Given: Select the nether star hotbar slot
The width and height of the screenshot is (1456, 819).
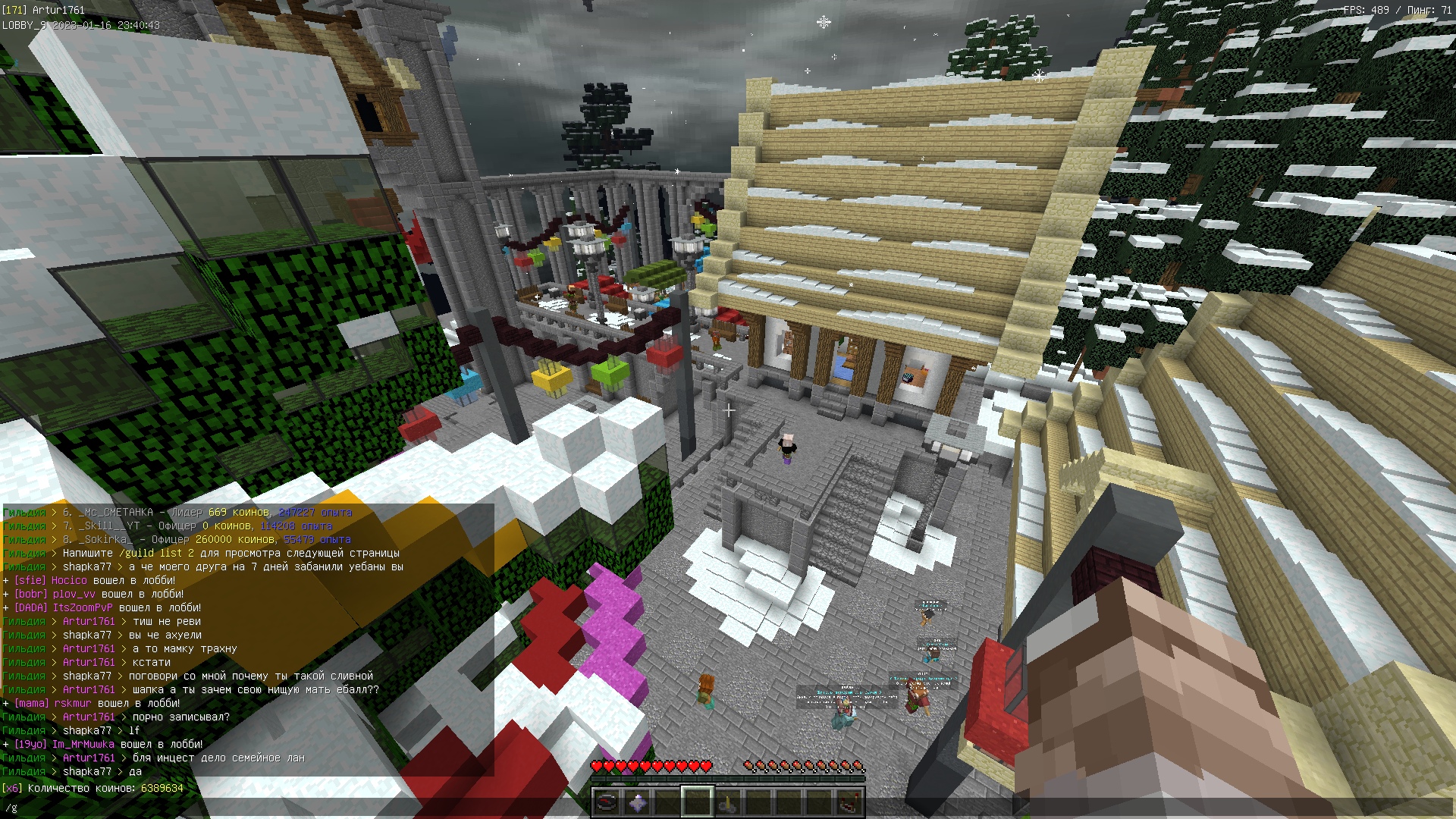Looking at the screenshot, I should coord(637,801).
